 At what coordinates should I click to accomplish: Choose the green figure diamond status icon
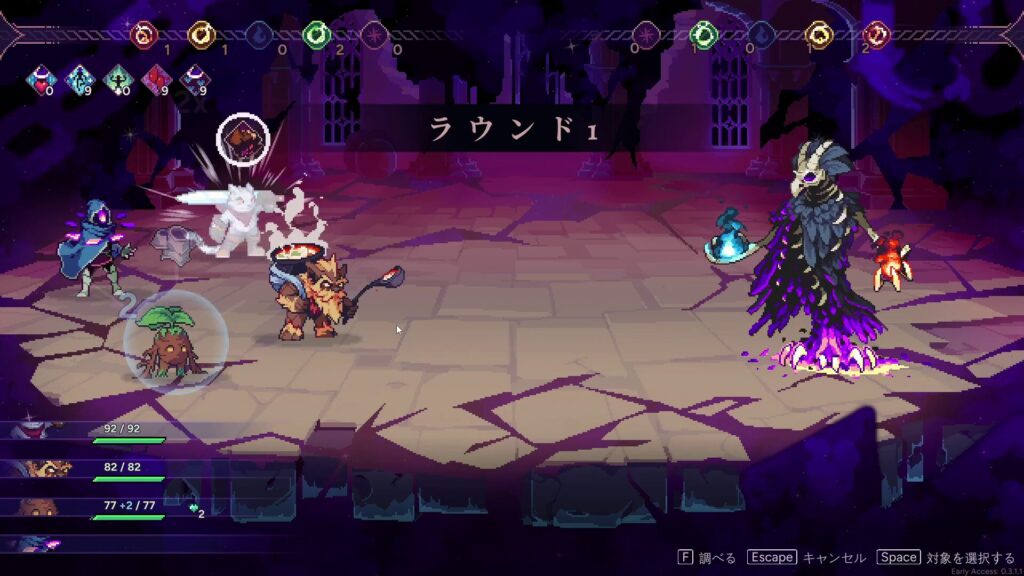[x=118, y=80]
